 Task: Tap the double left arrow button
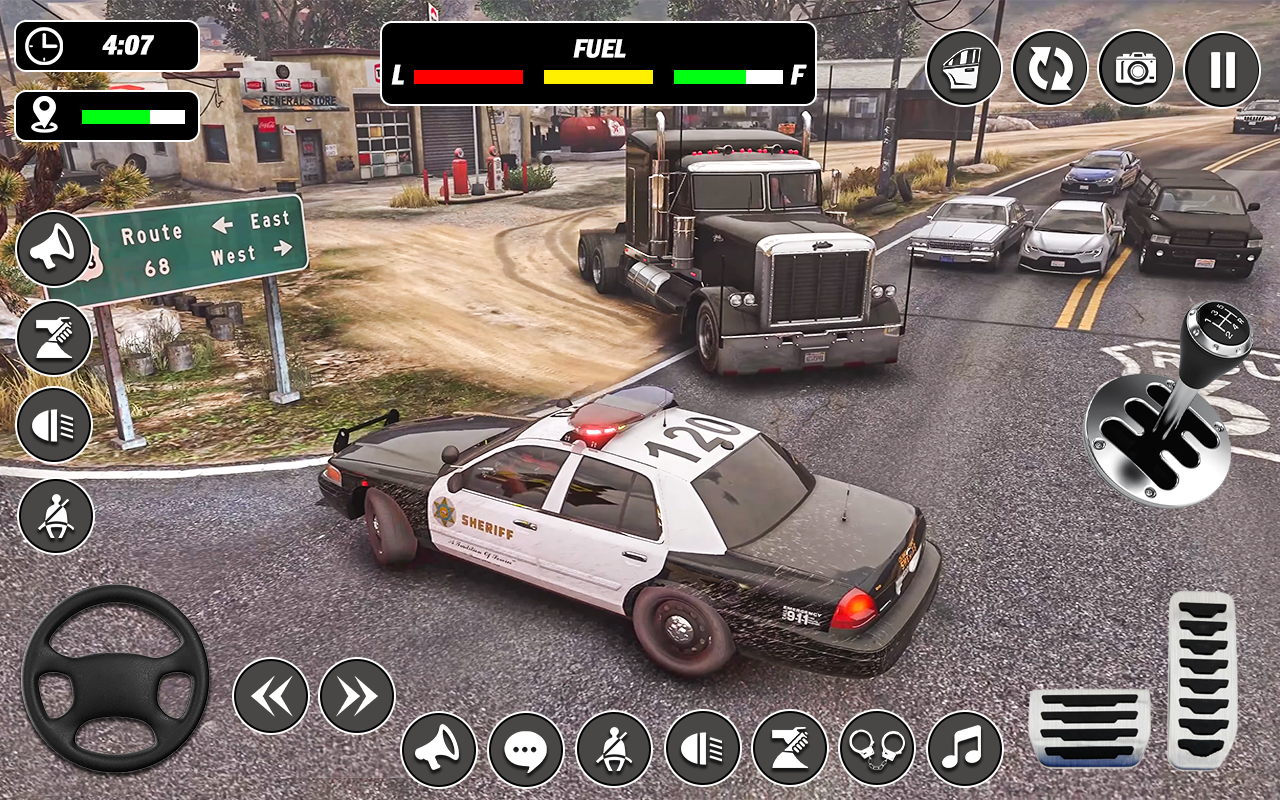click(x=271, y=696)
